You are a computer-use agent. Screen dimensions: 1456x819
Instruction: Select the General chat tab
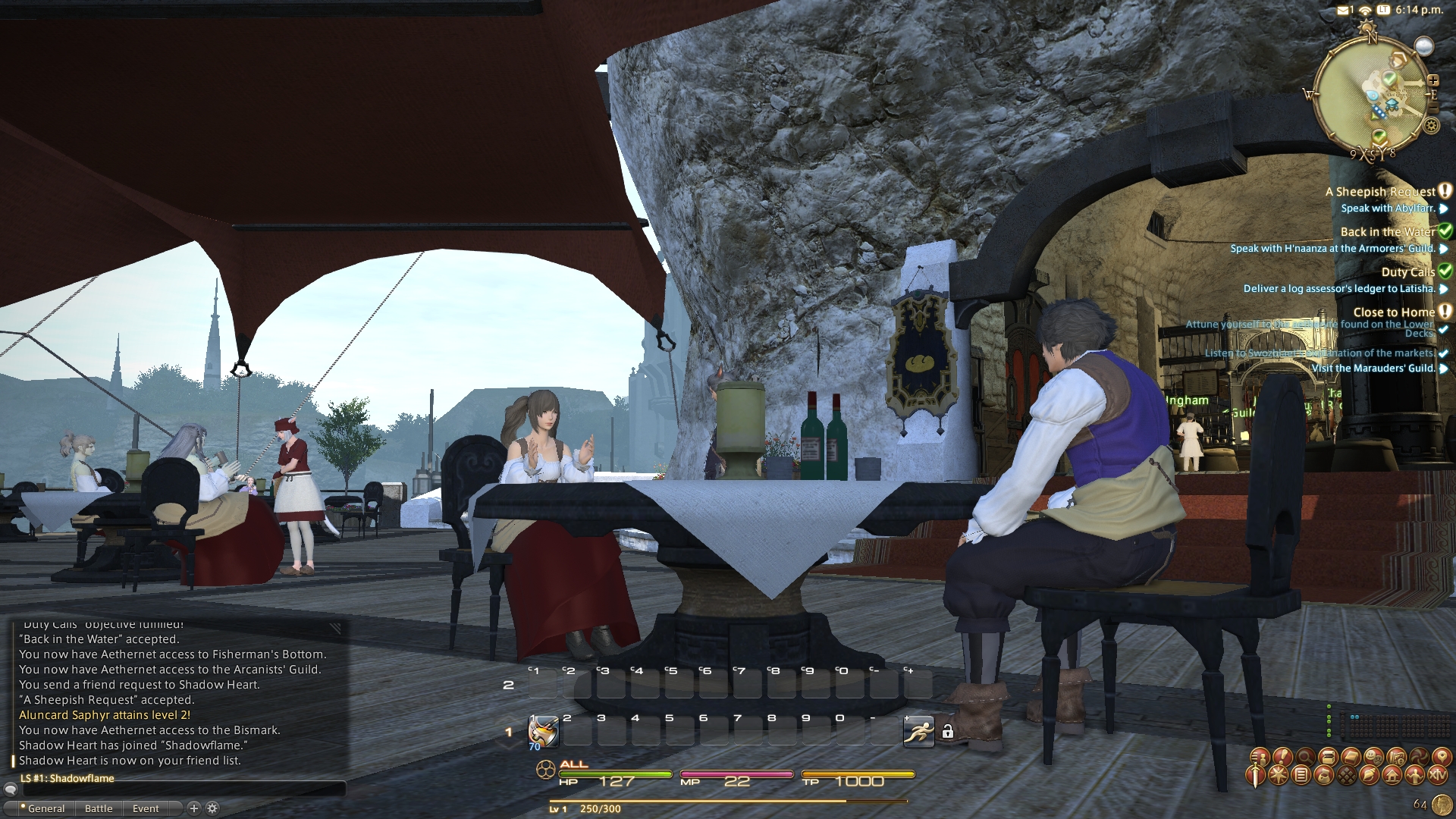point(45,808)
